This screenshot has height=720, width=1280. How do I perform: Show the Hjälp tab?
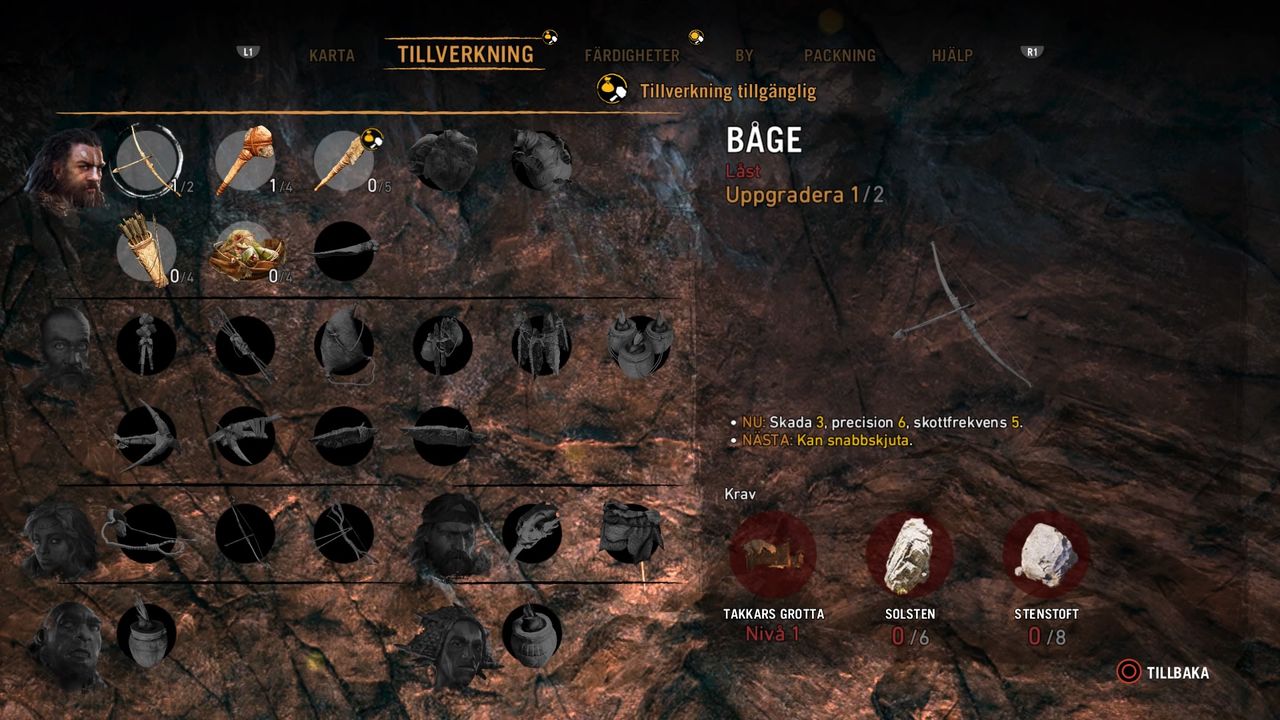click(952, 56)
